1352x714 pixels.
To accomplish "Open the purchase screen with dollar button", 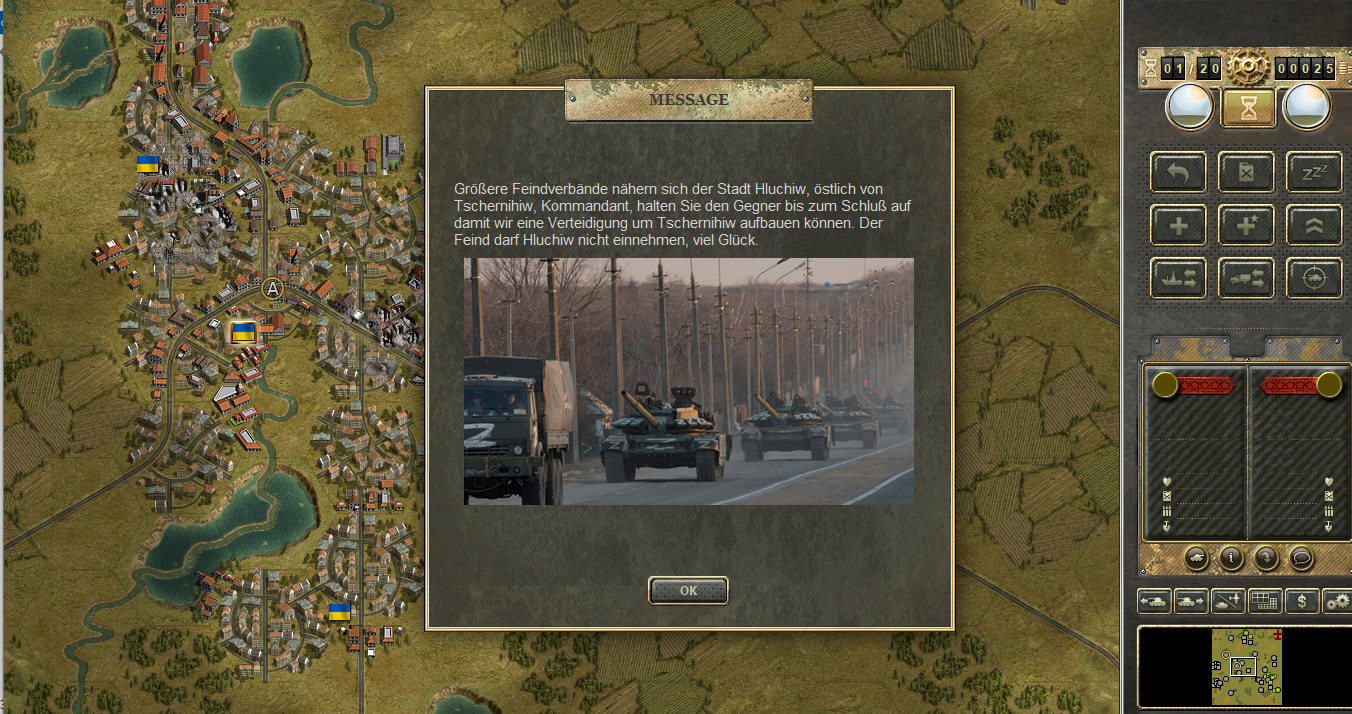I will [1301, 601].
